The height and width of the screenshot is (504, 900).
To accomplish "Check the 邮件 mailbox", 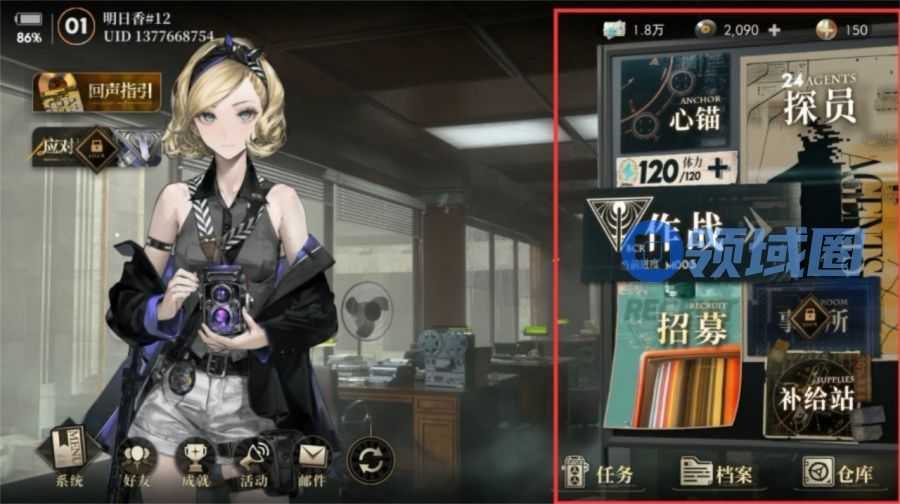I will [x=312, y=463].
